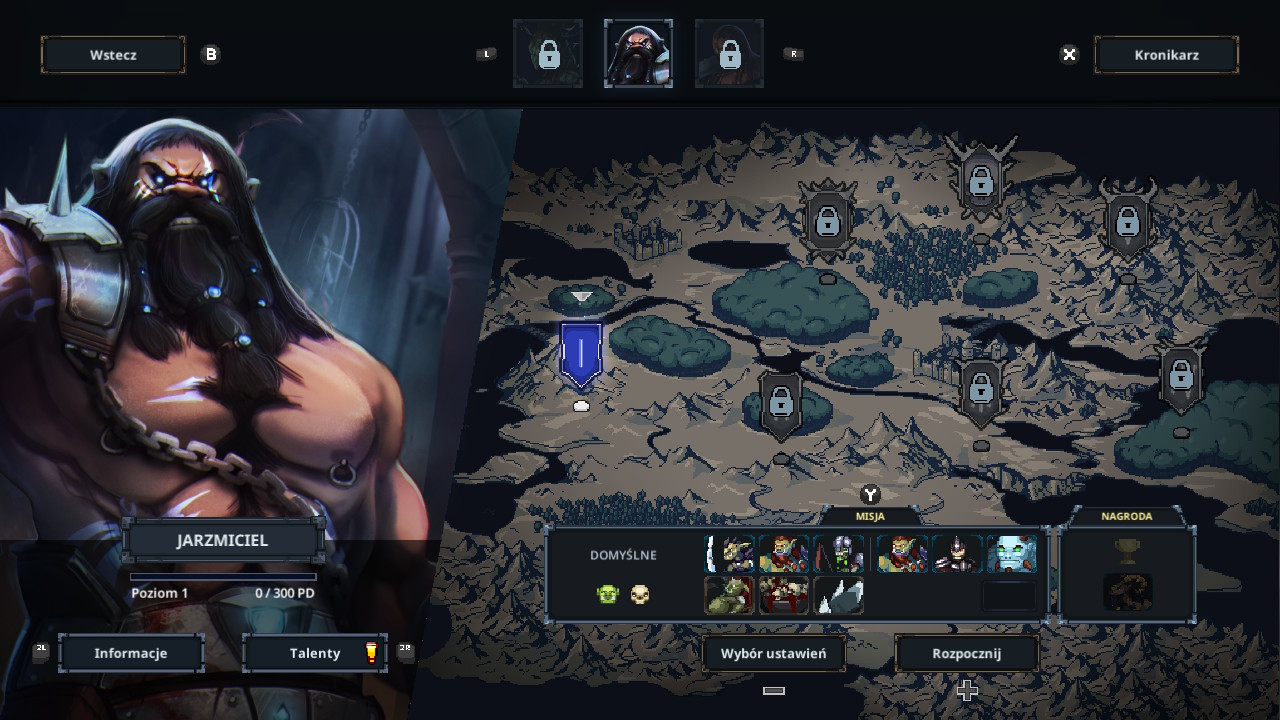Open the Talenty screen
The height and width of the screenshot is (720, 1280).
click(x=315, y=653)
